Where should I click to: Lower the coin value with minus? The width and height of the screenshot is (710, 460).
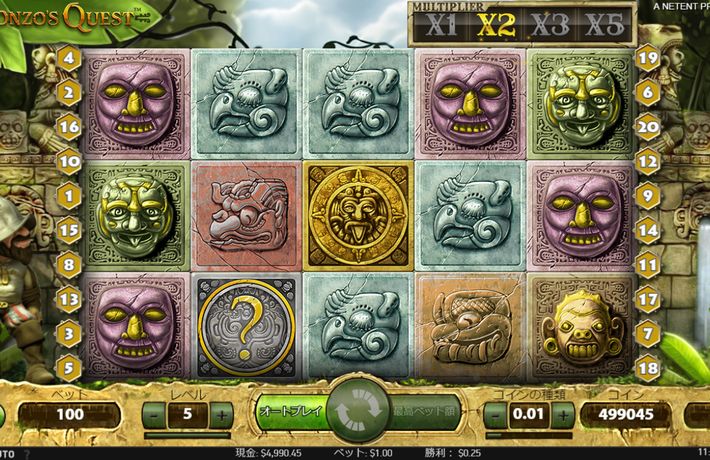coord(496,413)
